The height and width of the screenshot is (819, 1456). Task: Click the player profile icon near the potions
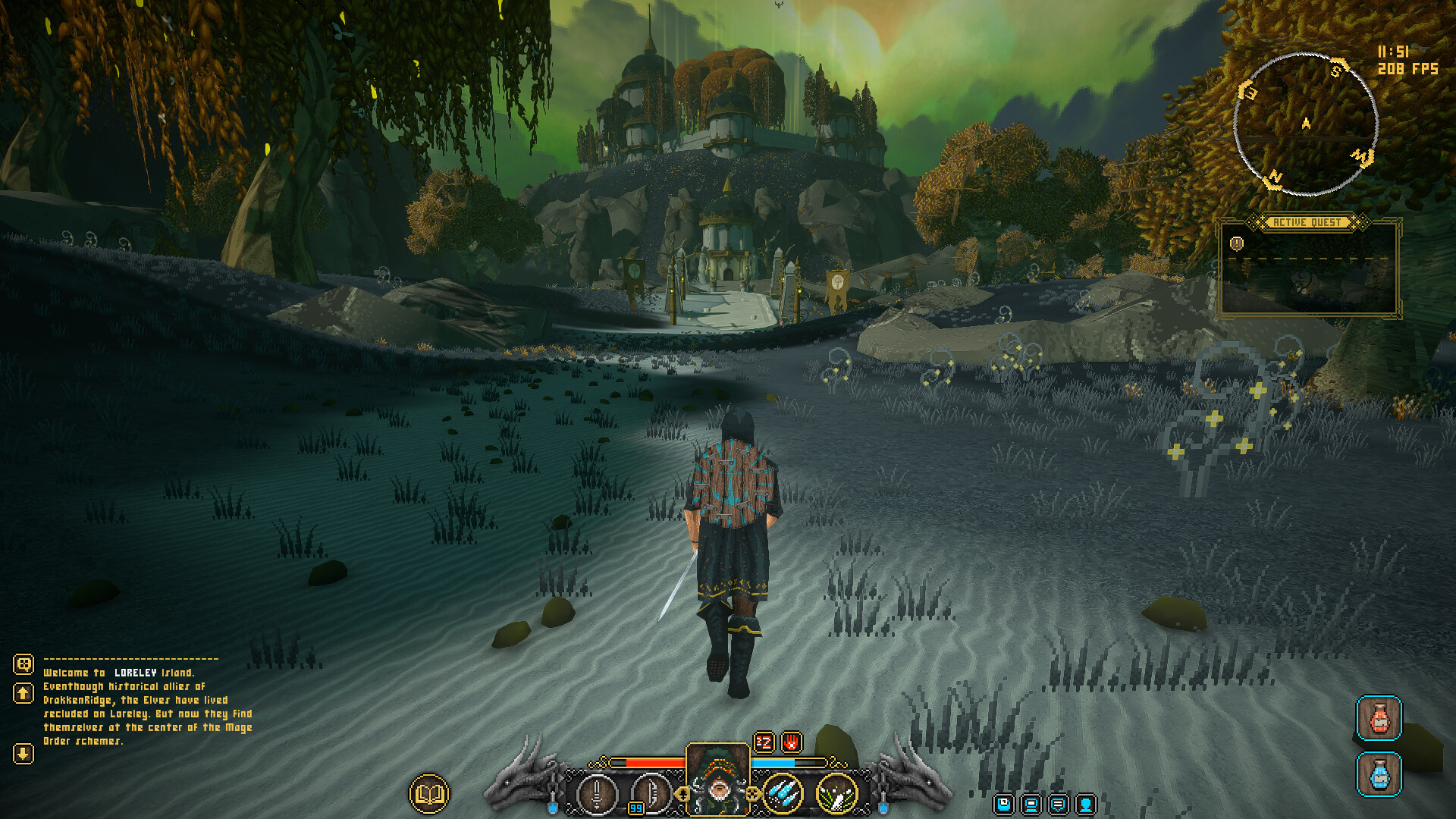[1085, 805]
